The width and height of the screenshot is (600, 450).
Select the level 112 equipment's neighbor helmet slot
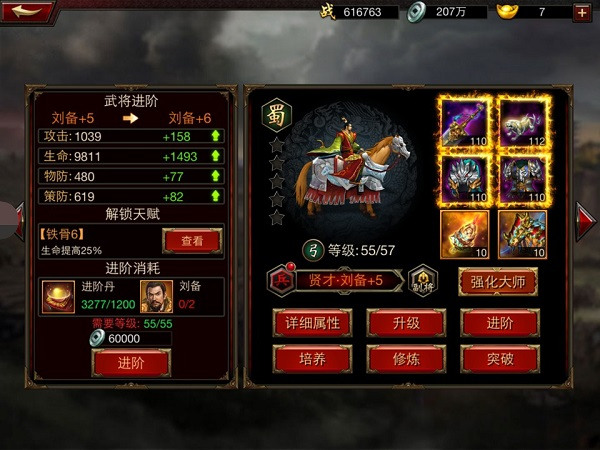[464, 180]
